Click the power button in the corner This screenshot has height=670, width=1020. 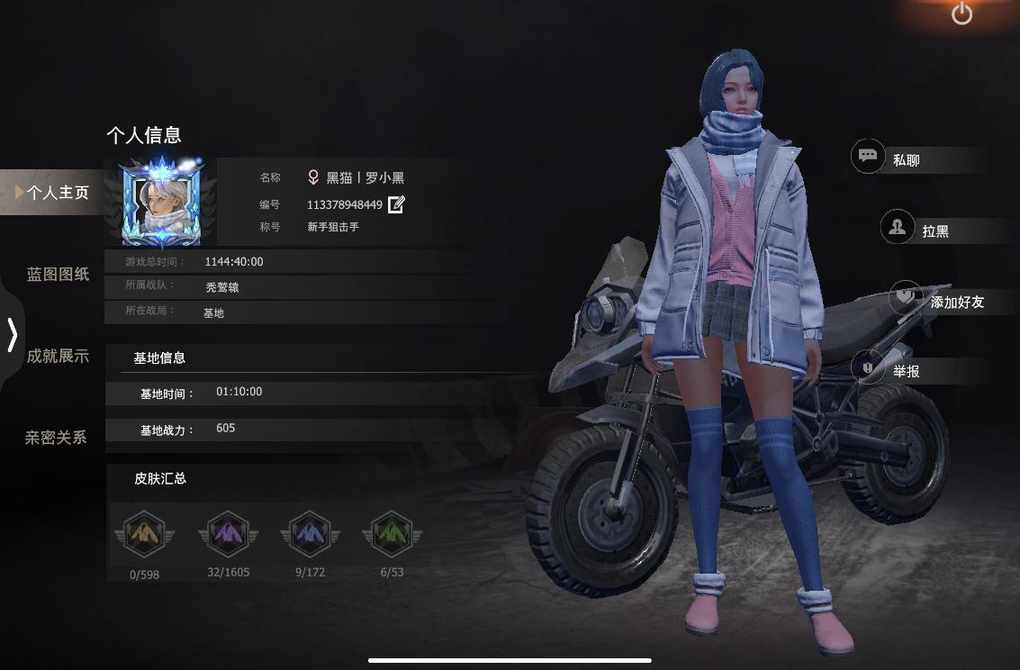(962, 14)
